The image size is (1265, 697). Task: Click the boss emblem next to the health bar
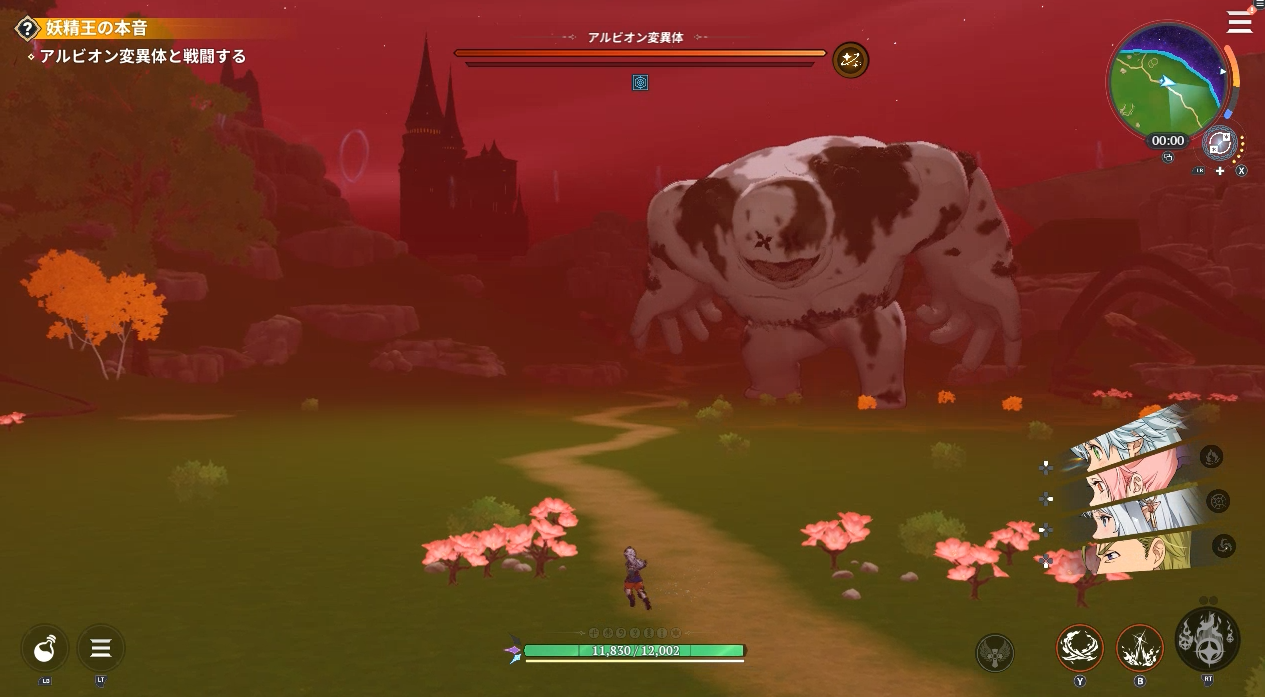tap(850, 60)
